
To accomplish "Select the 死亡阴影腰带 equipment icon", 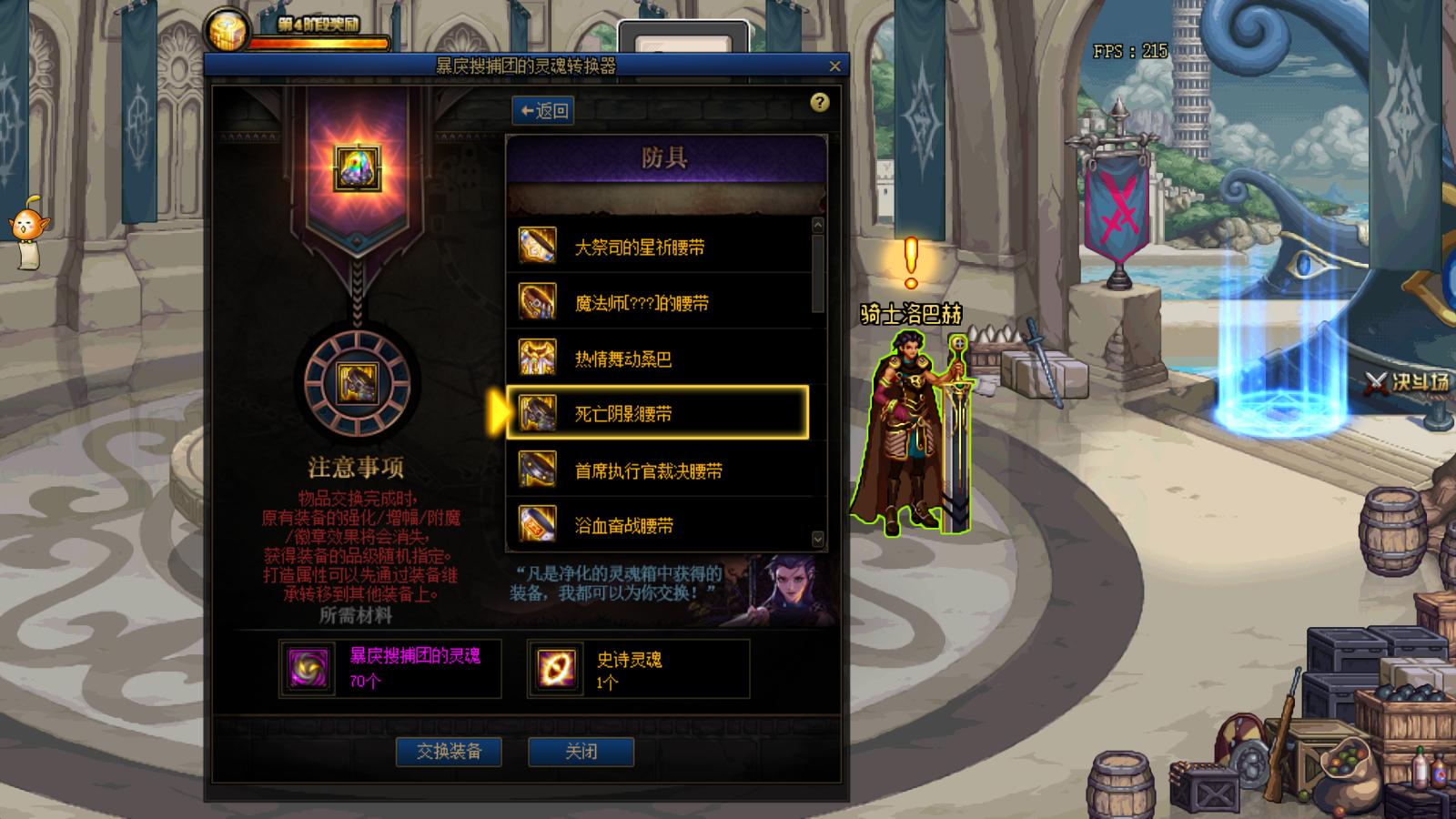I will [538, 411].
